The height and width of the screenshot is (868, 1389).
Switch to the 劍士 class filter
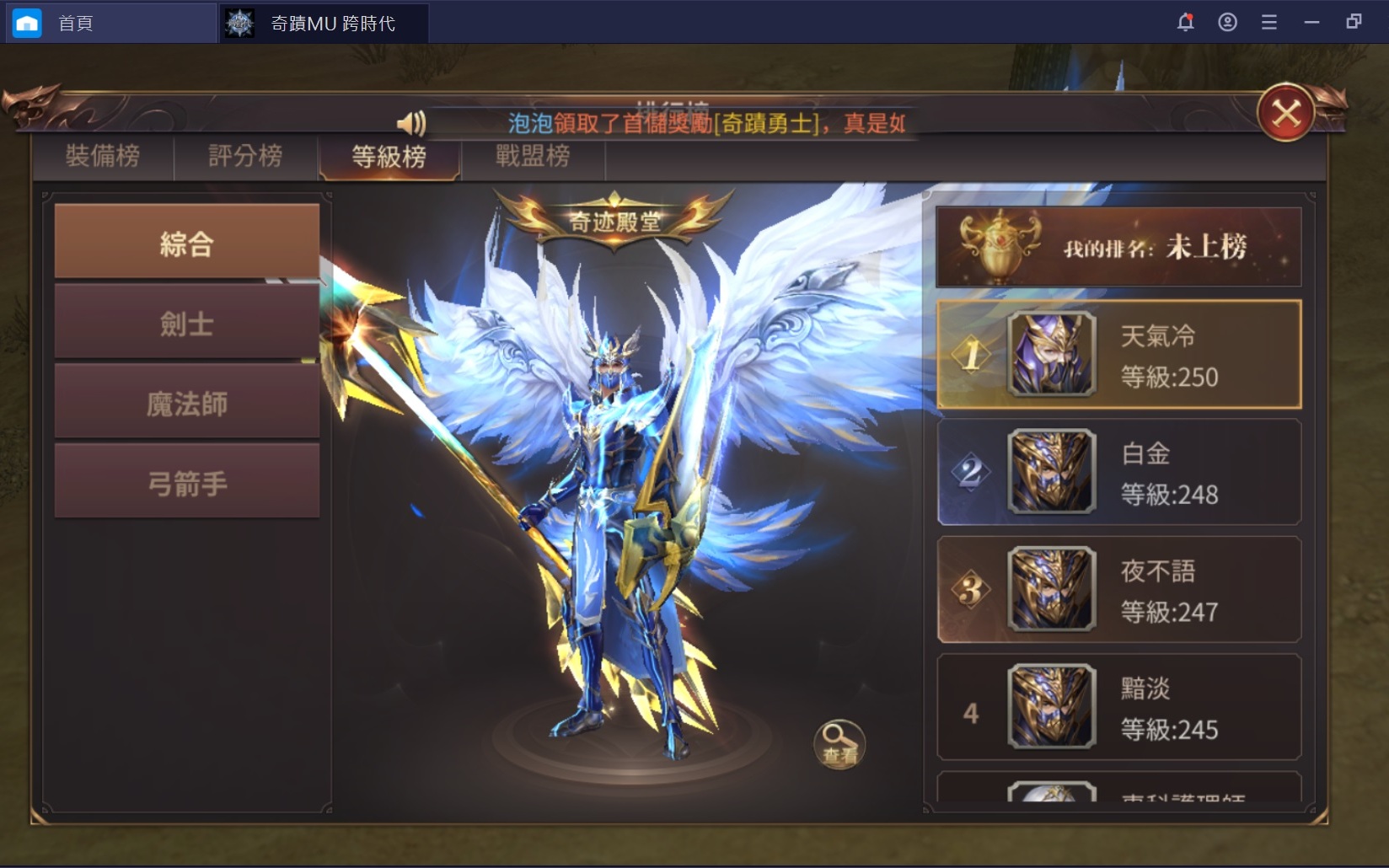[x=185, y=322]
